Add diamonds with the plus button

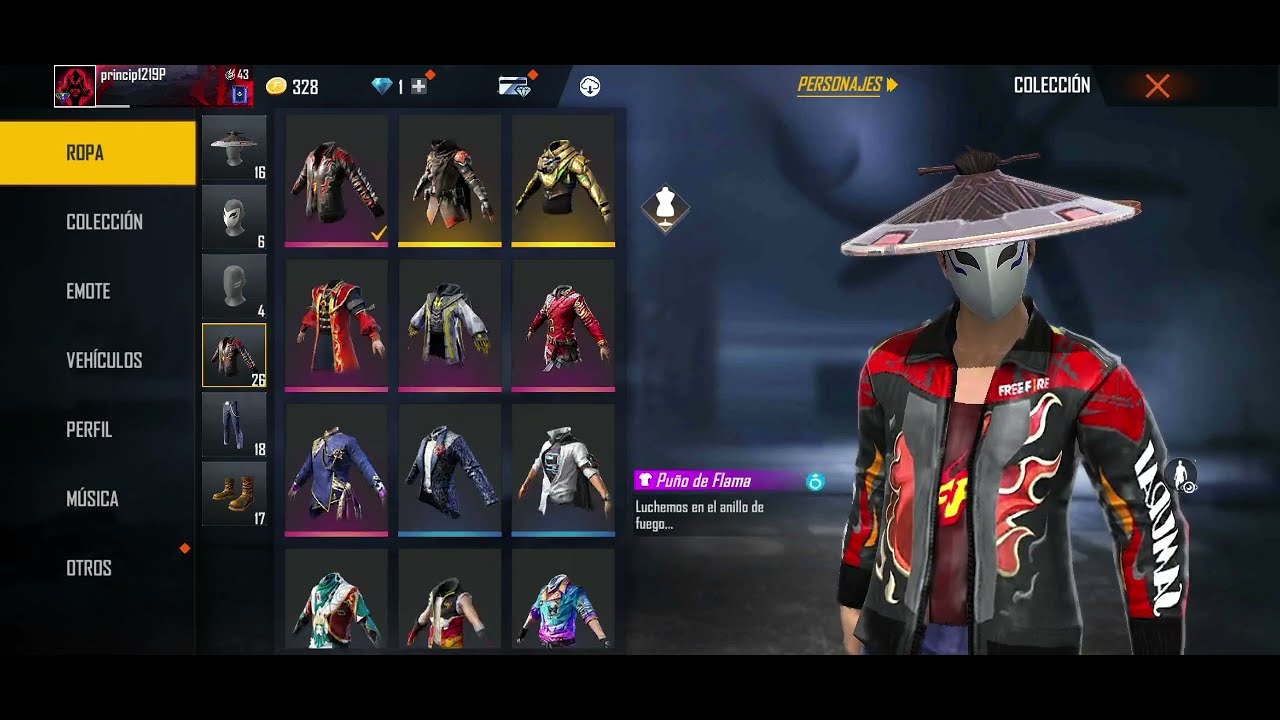point(419,87)
